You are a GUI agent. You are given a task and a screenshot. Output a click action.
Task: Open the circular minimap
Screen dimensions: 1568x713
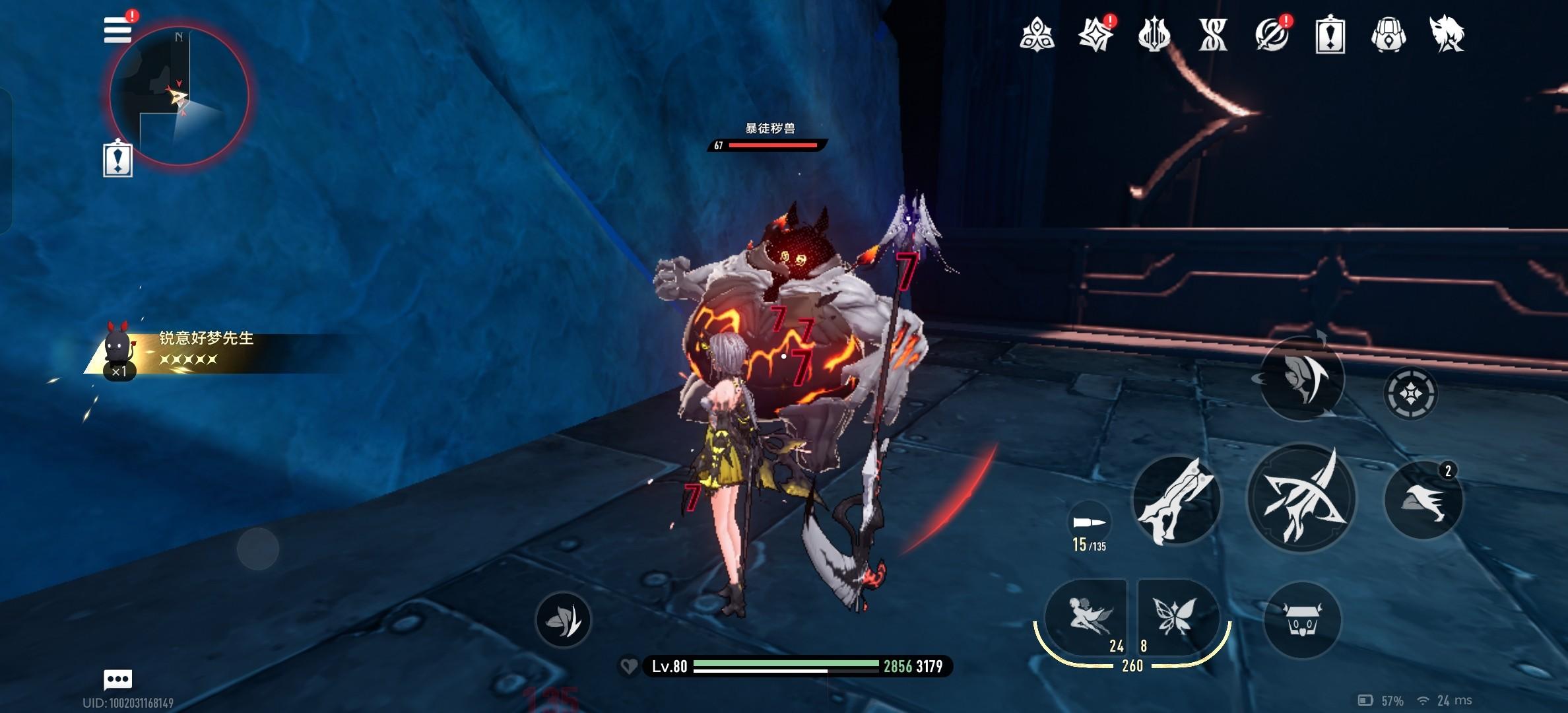(x=178, y=97)
